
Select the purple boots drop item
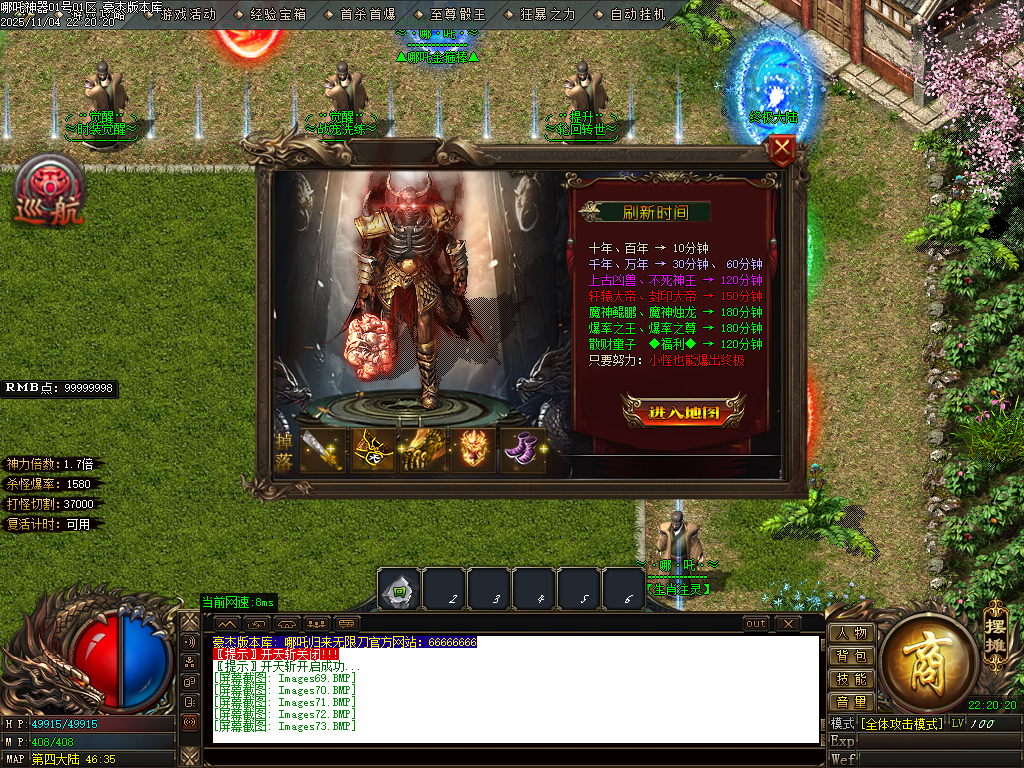coord(524,451)
